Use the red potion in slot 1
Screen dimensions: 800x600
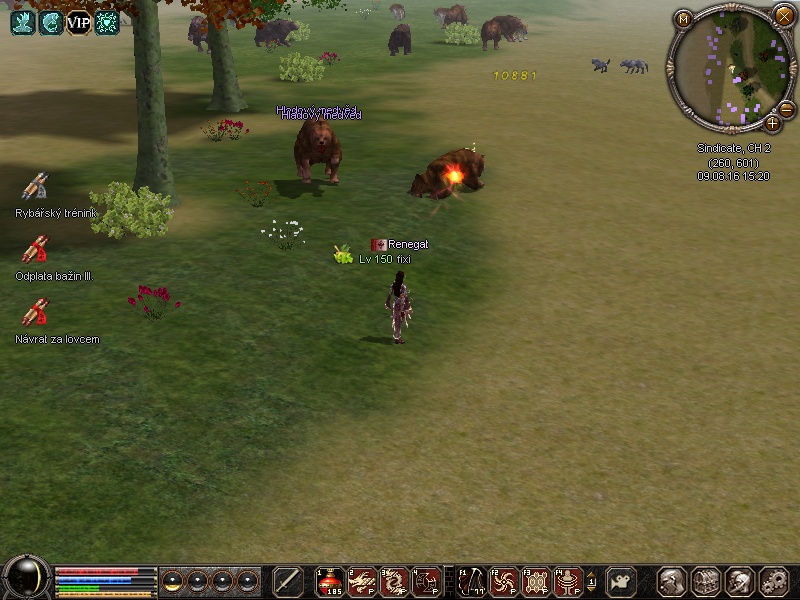pos(330,581)
